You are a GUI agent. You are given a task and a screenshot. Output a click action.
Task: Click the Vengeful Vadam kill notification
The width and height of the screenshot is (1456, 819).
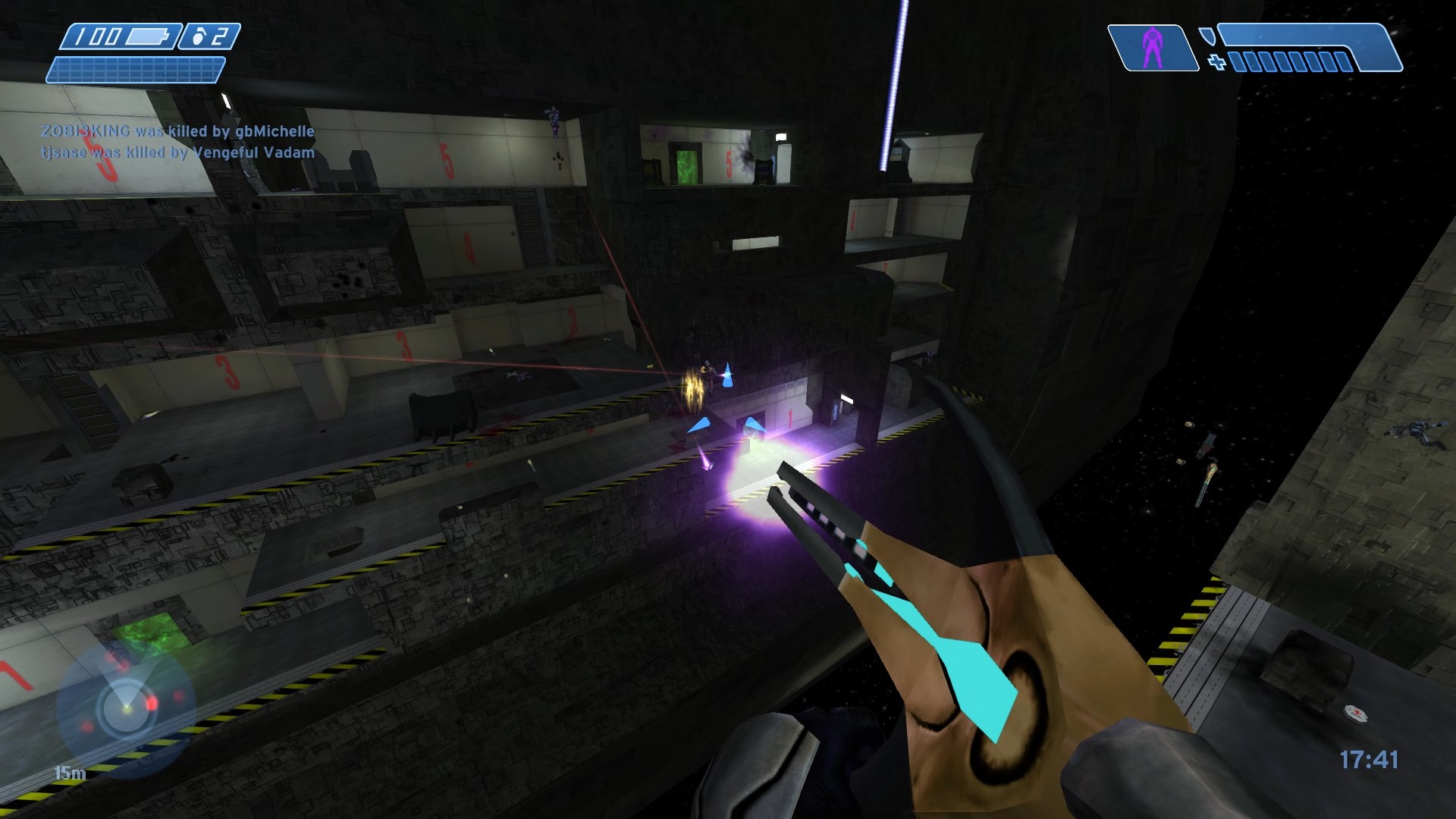click(176, 152)
